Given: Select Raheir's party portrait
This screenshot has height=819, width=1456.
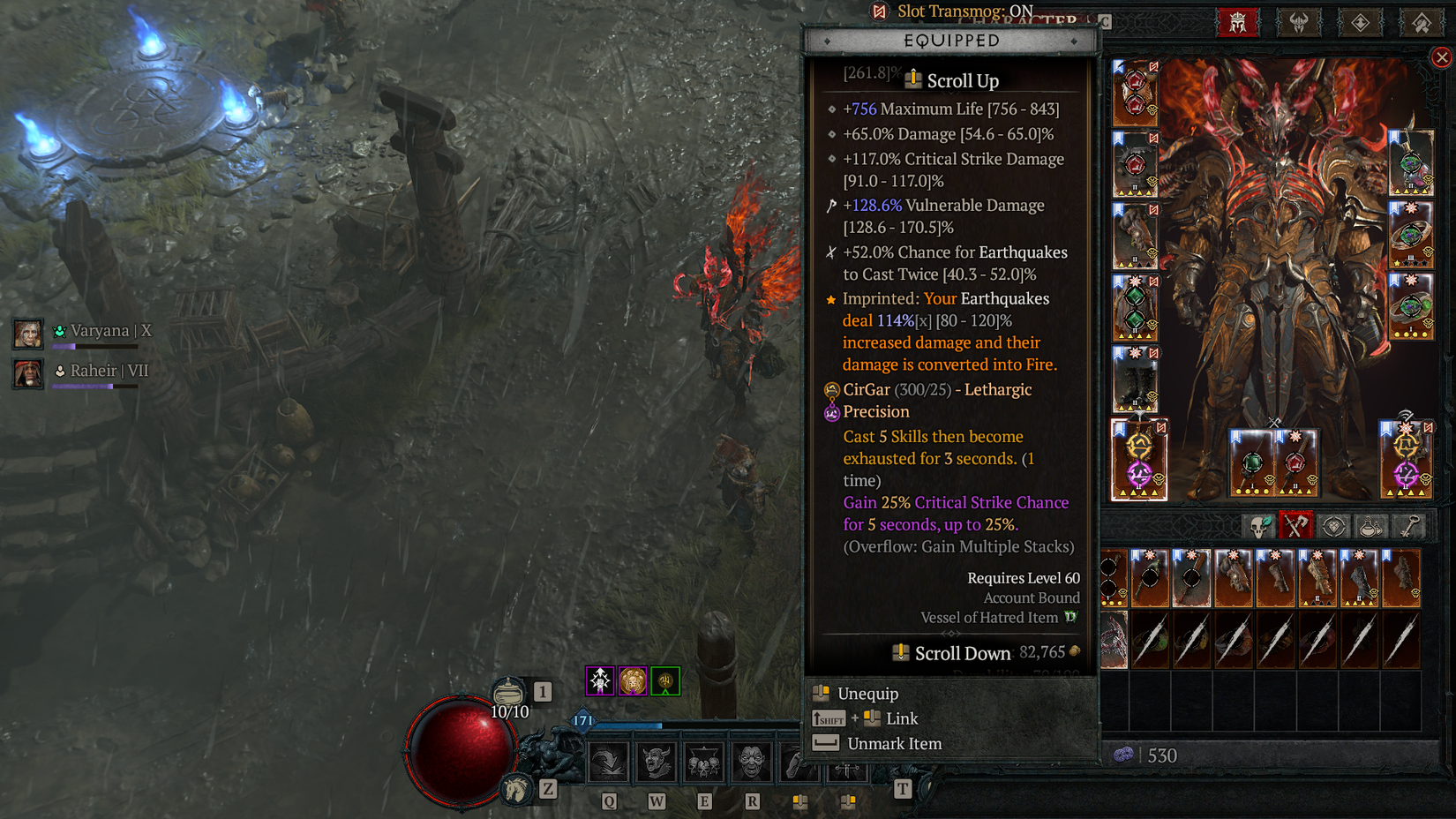Looking at the screenshot, I should [x=26, y=374].
